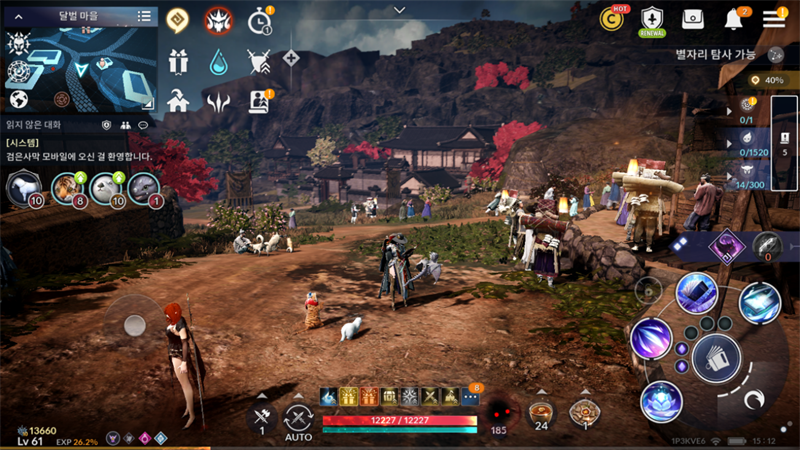Open the Renewal shield event icon
Viewport: 800px width, 450px height.
pos(652,19)
